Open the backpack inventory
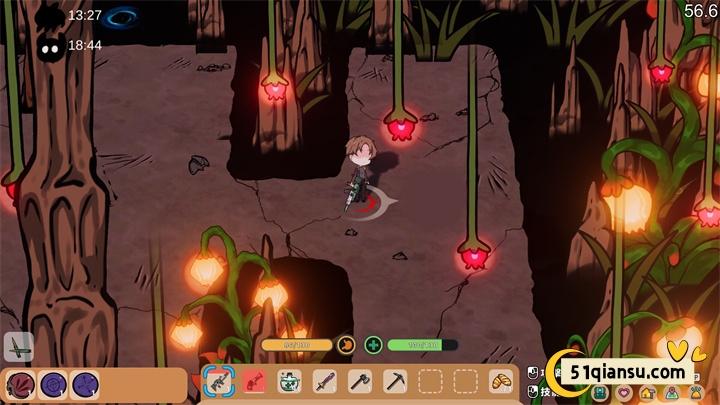 (x=599, y=393)
